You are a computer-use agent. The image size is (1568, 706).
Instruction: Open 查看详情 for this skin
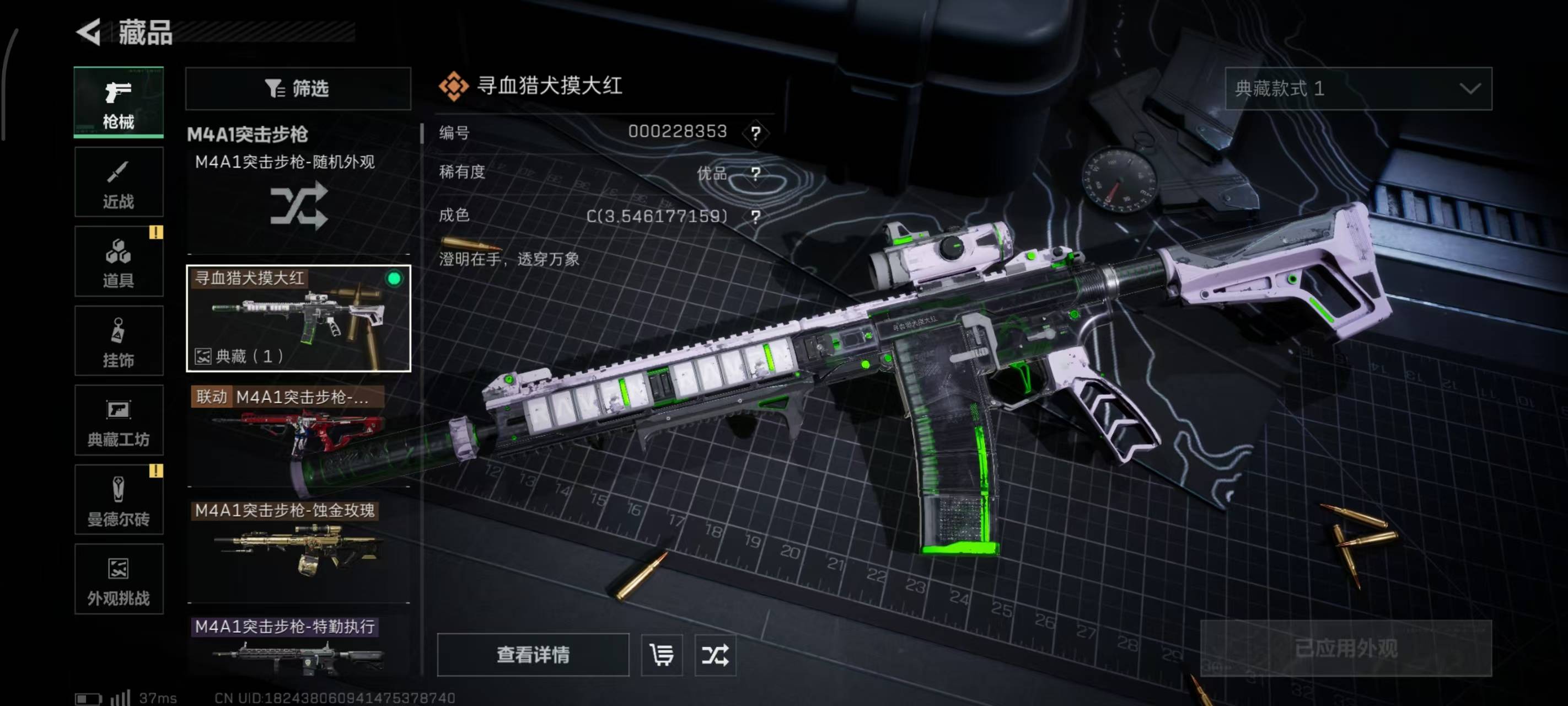(x=533, y=655)
